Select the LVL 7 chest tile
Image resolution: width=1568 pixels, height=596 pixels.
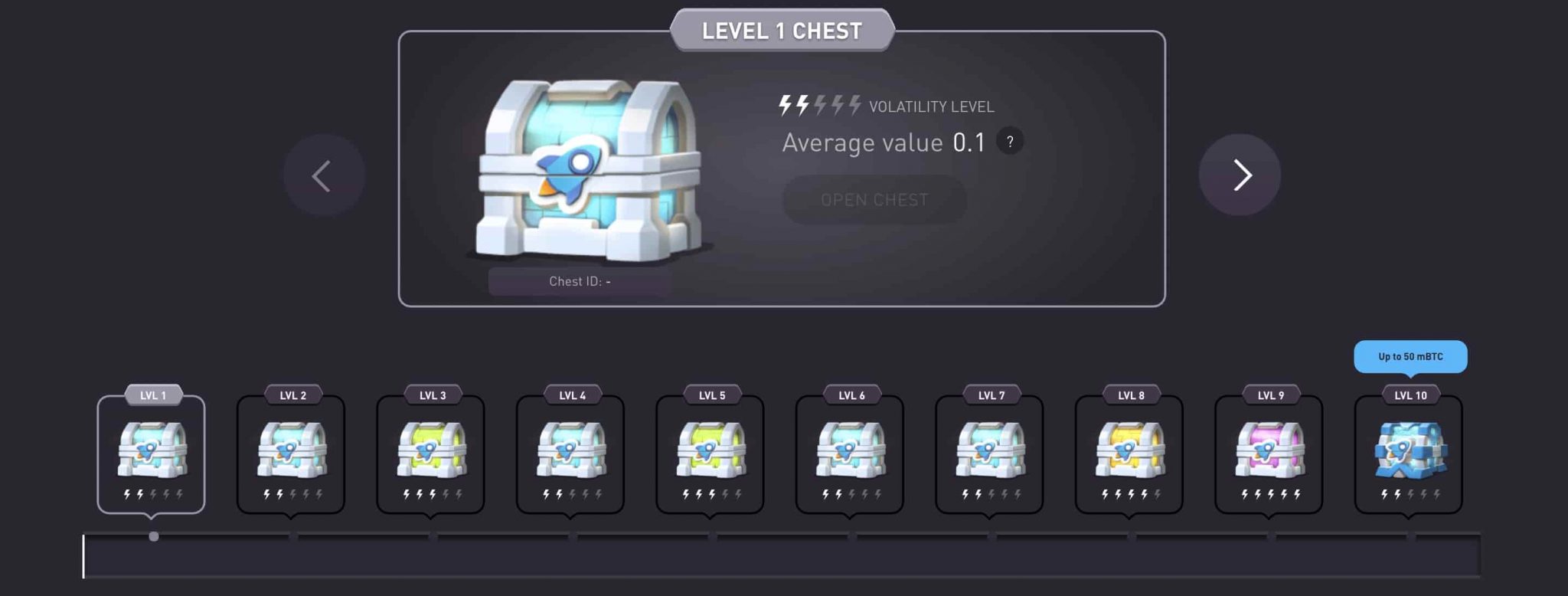990,454
